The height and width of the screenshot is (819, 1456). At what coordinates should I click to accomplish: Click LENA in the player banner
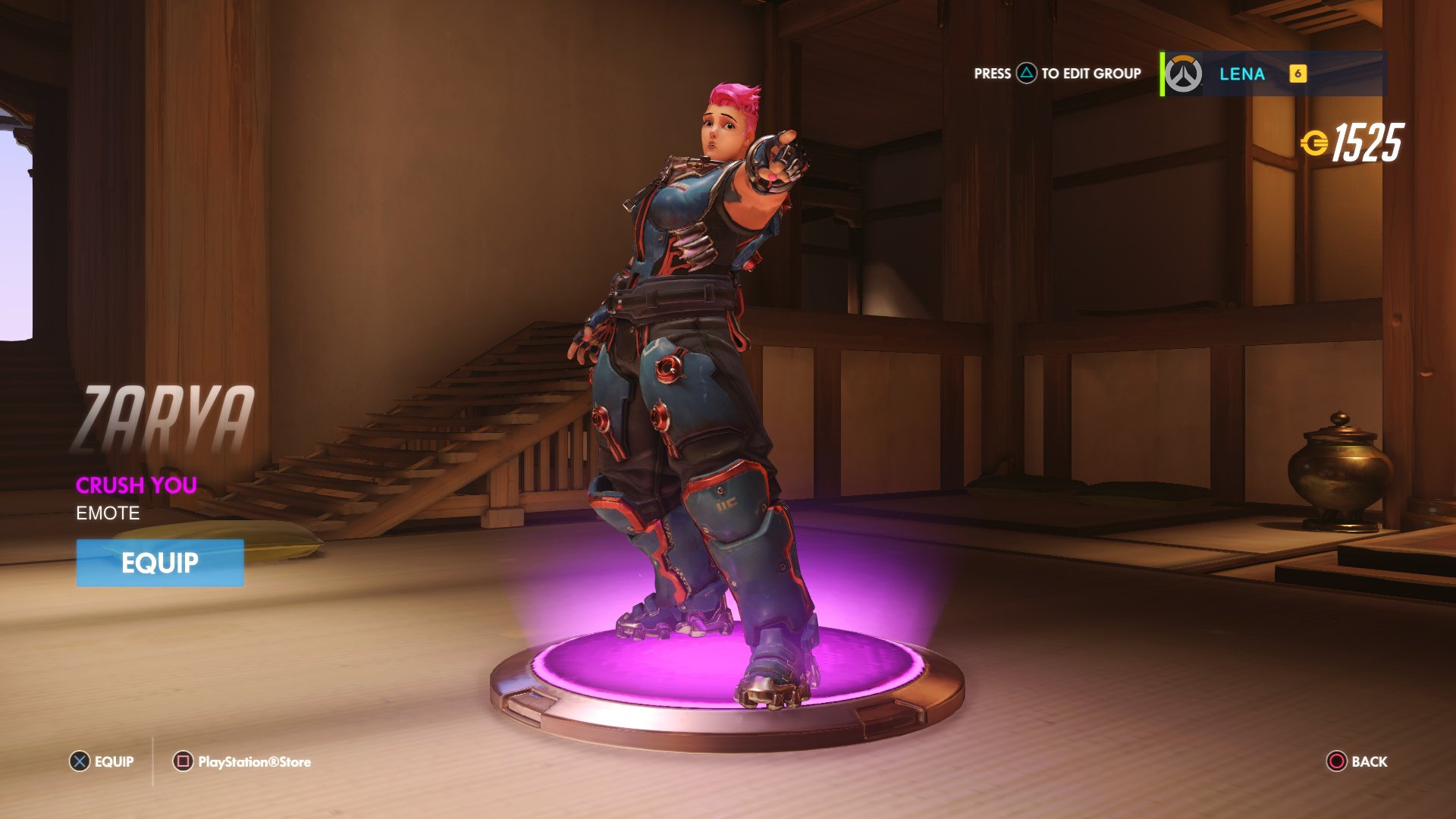pyautogui.click(x=1241, y=74)
